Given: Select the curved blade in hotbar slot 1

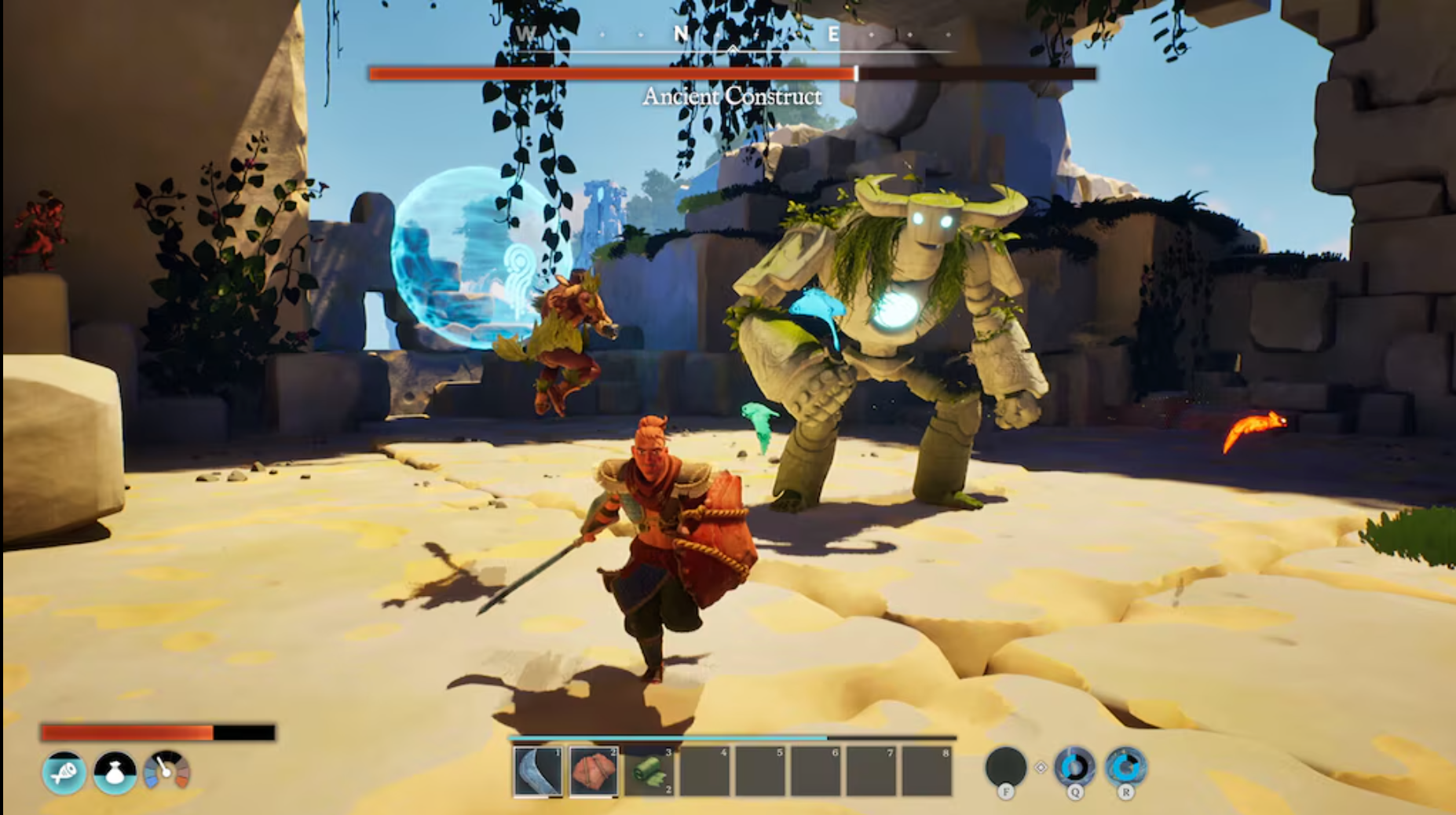Looking at the screenshot, I should (538, 771).
